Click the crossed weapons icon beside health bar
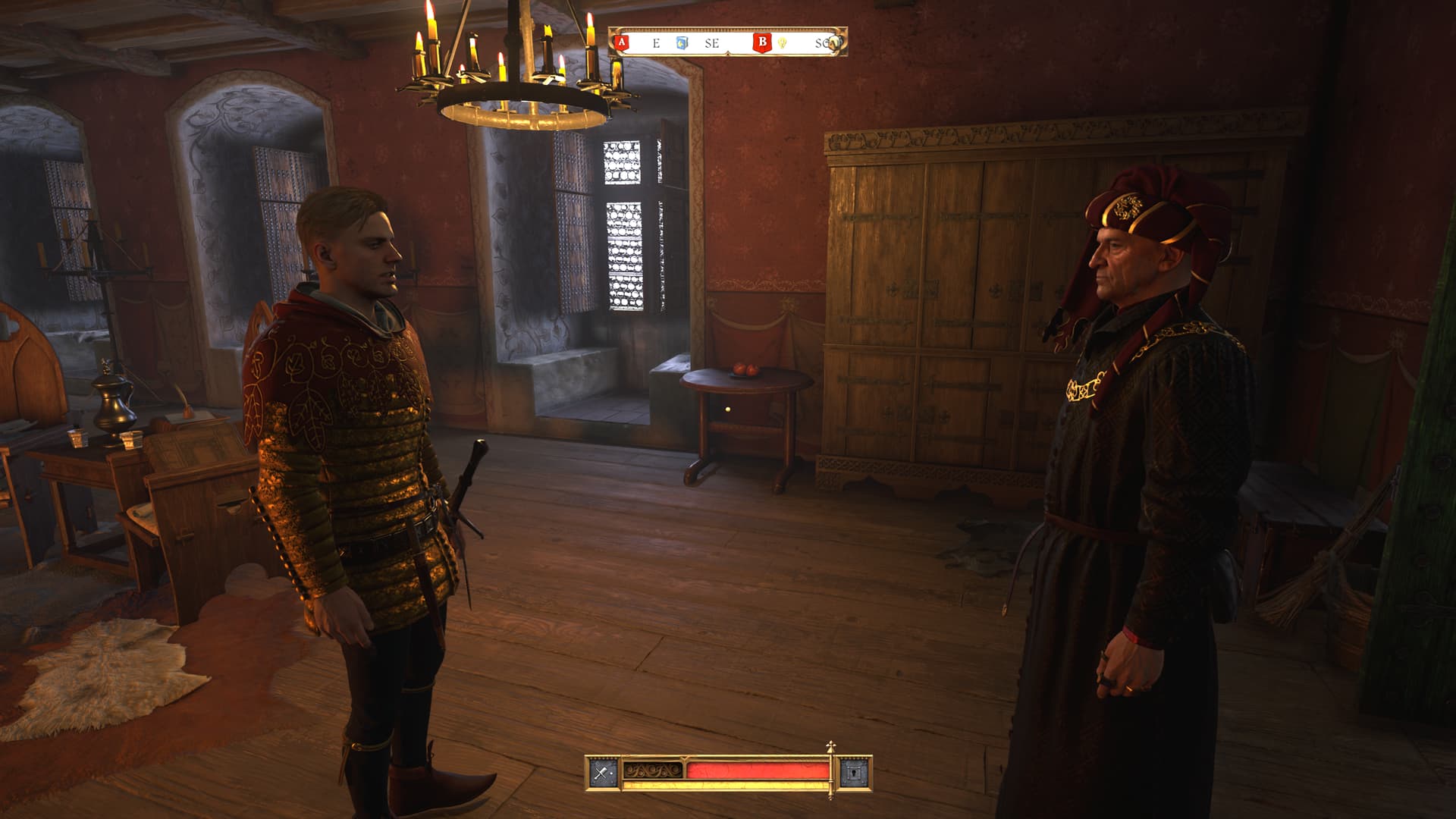 [x=603, y=773]
